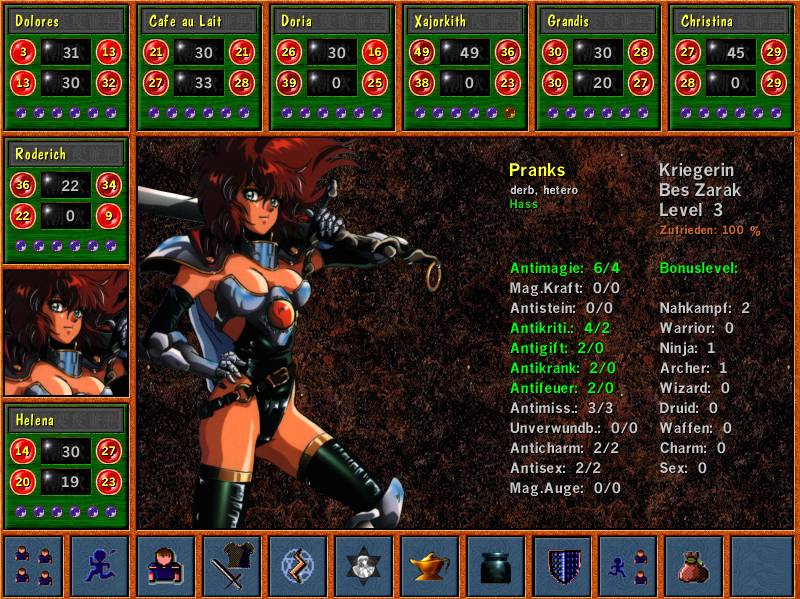Click the dark glass jar icon
Image resolution: width=800 pixels, height=599 pixels.
coord(496,566)
